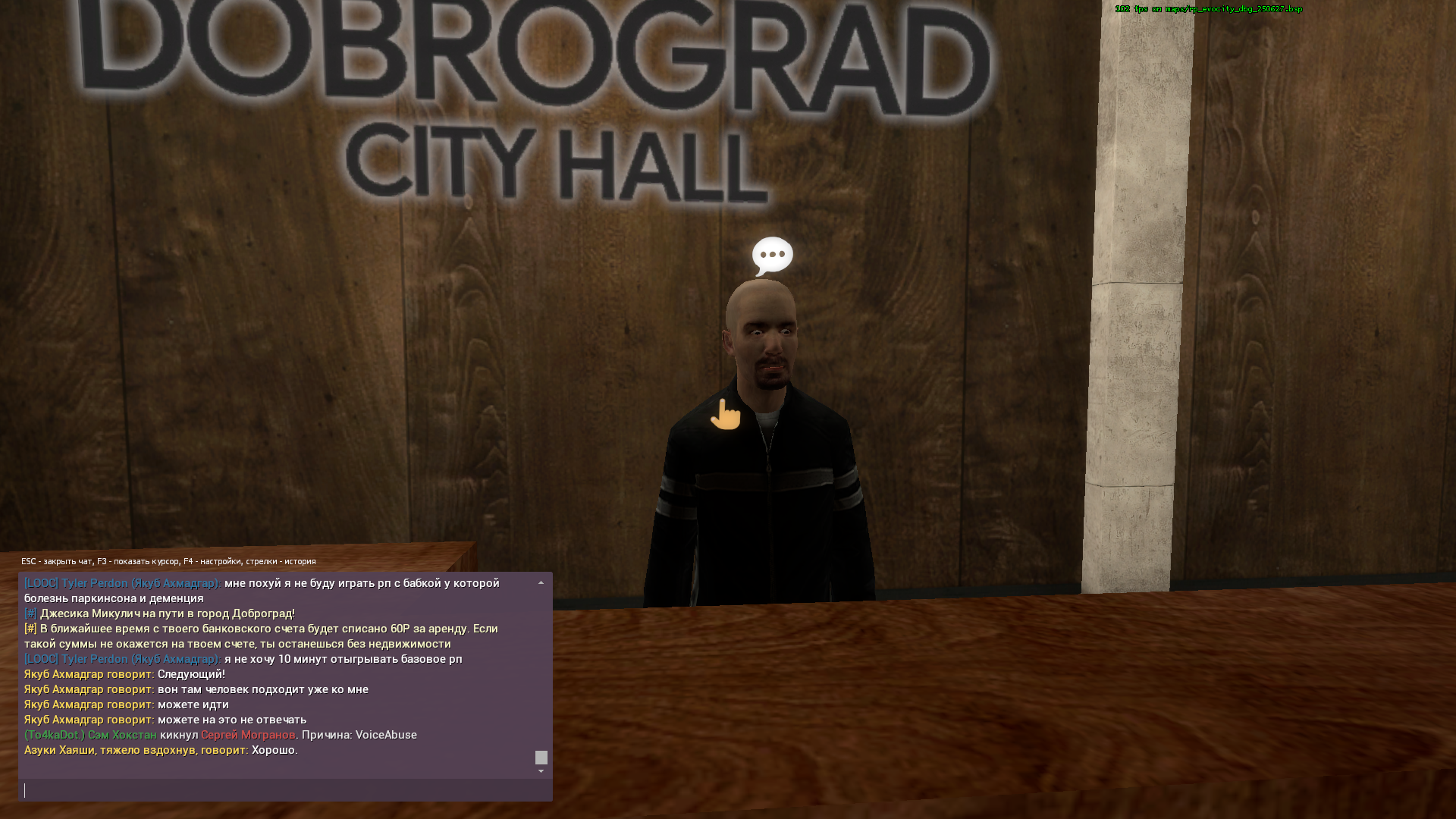Click the speech bubble above the clerk's head
Screen dimensions: 1456x819
(771, 255)
